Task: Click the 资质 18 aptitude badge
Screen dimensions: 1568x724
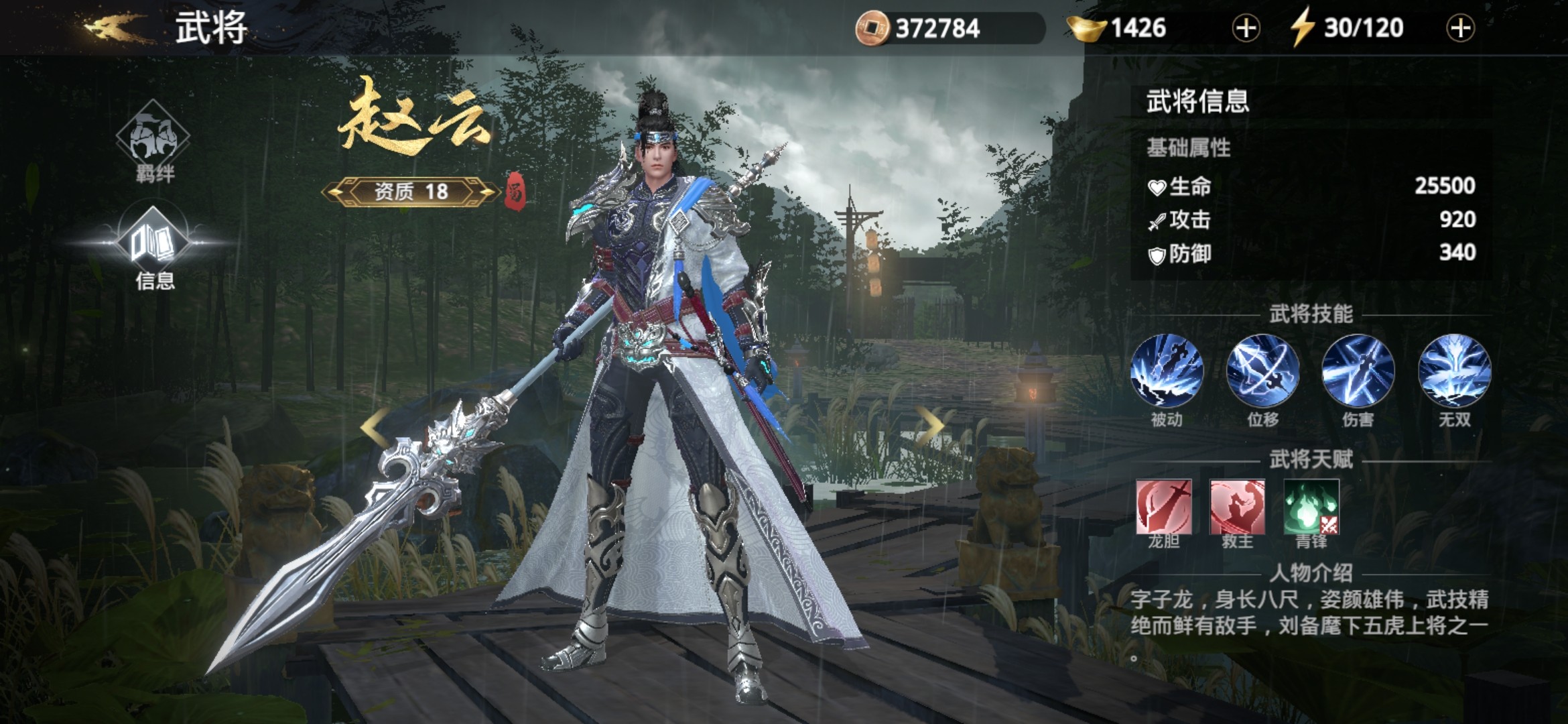Action: coord(411,192)
